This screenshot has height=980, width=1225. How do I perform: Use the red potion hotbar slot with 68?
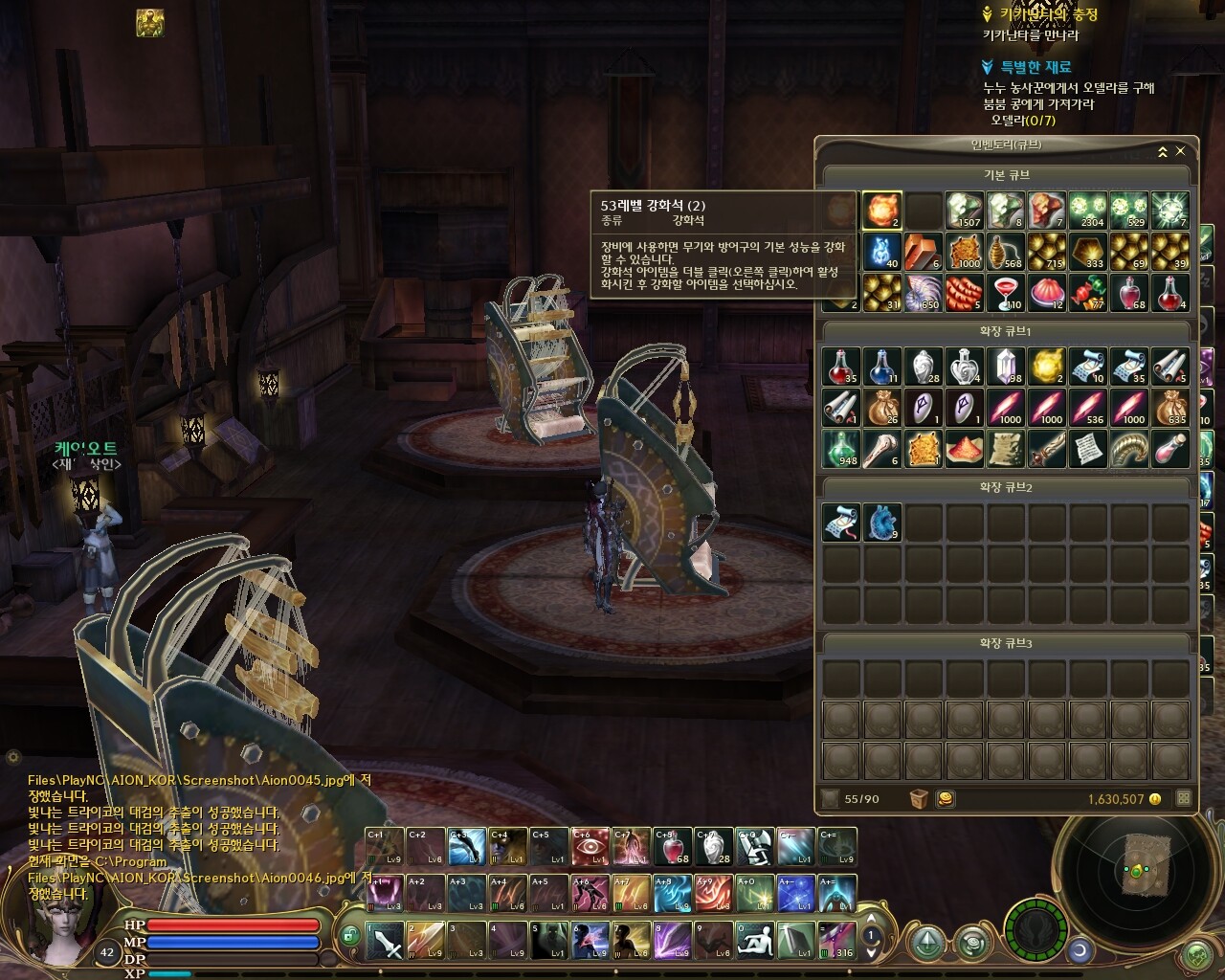(673, 847)
